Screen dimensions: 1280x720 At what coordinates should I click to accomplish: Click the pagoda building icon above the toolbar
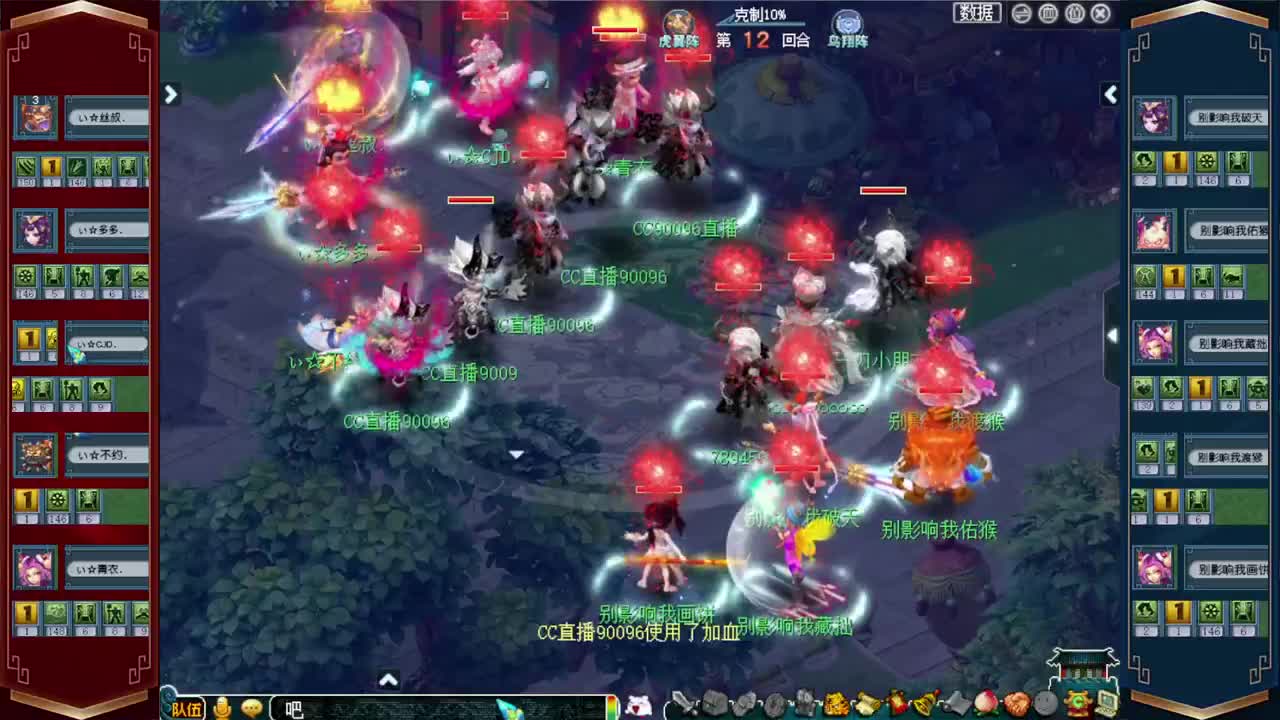pos(1082,665)
